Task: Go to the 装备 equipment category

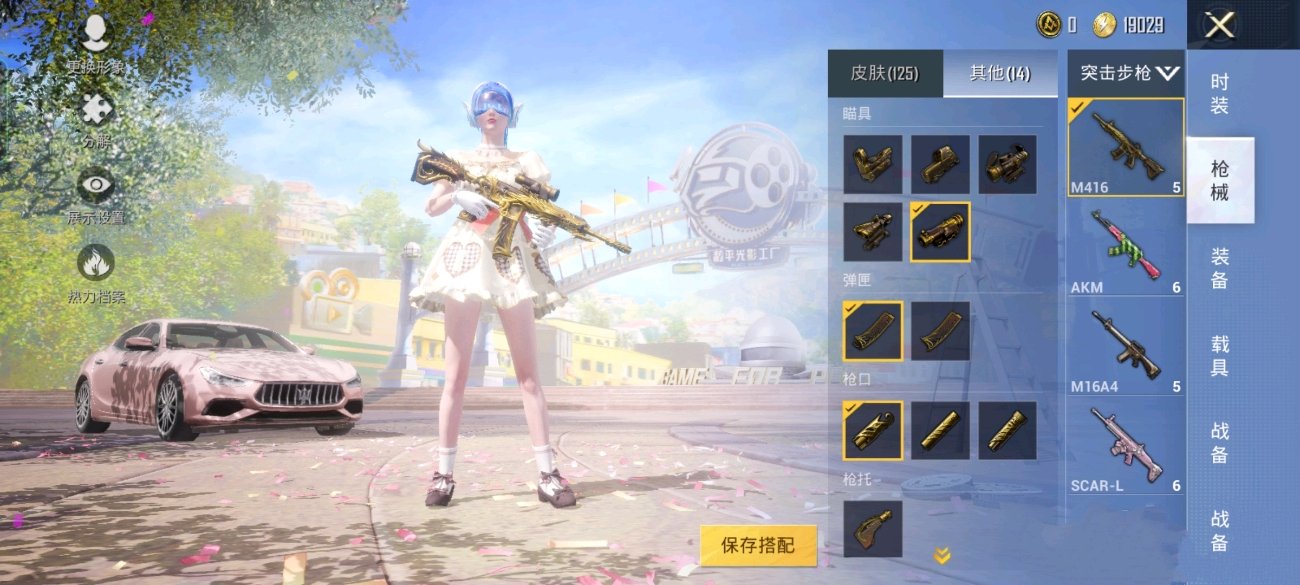Action: (1220, 268)
